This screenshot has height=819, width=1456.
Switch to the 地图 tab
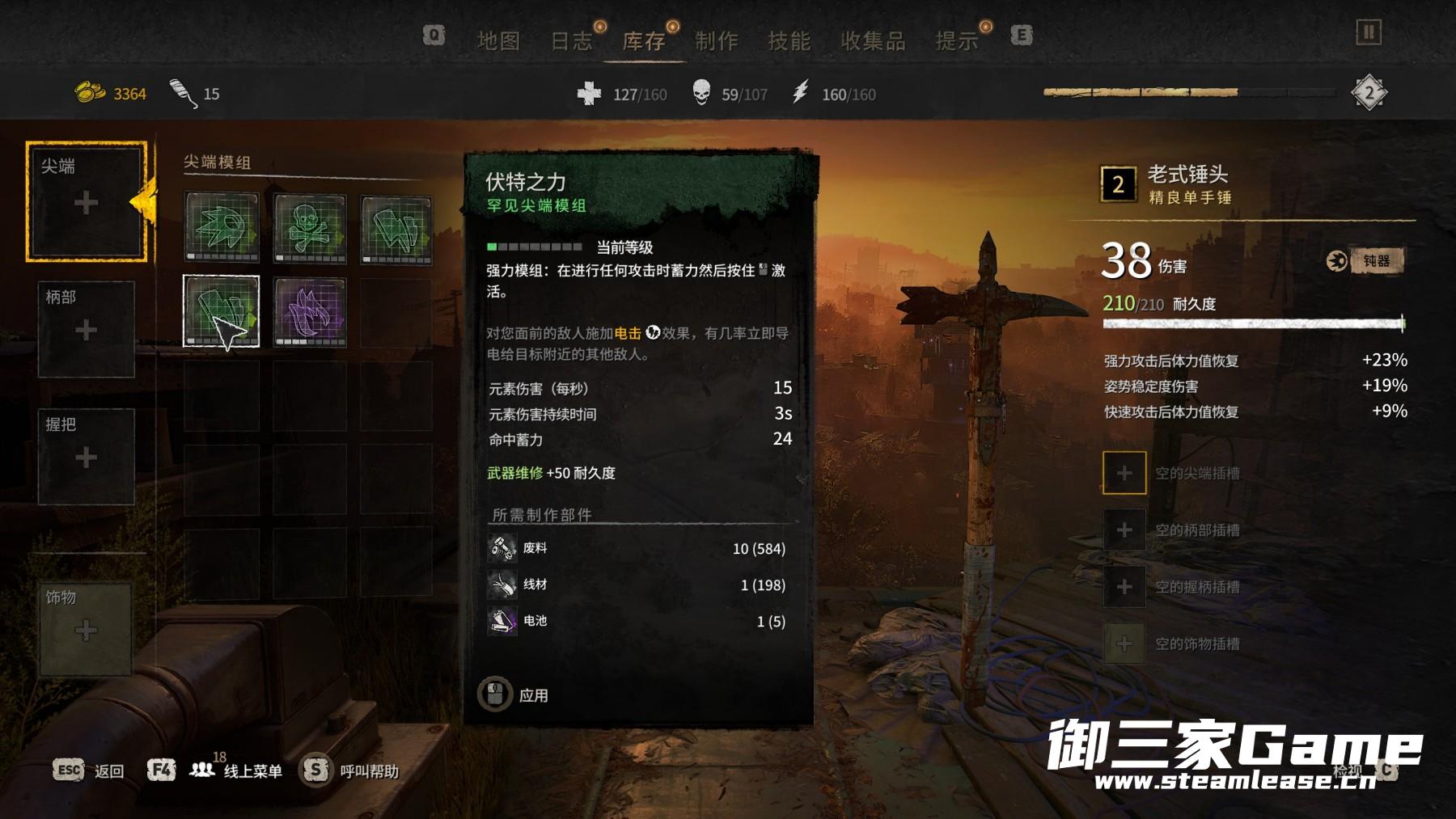click(498, 40)
